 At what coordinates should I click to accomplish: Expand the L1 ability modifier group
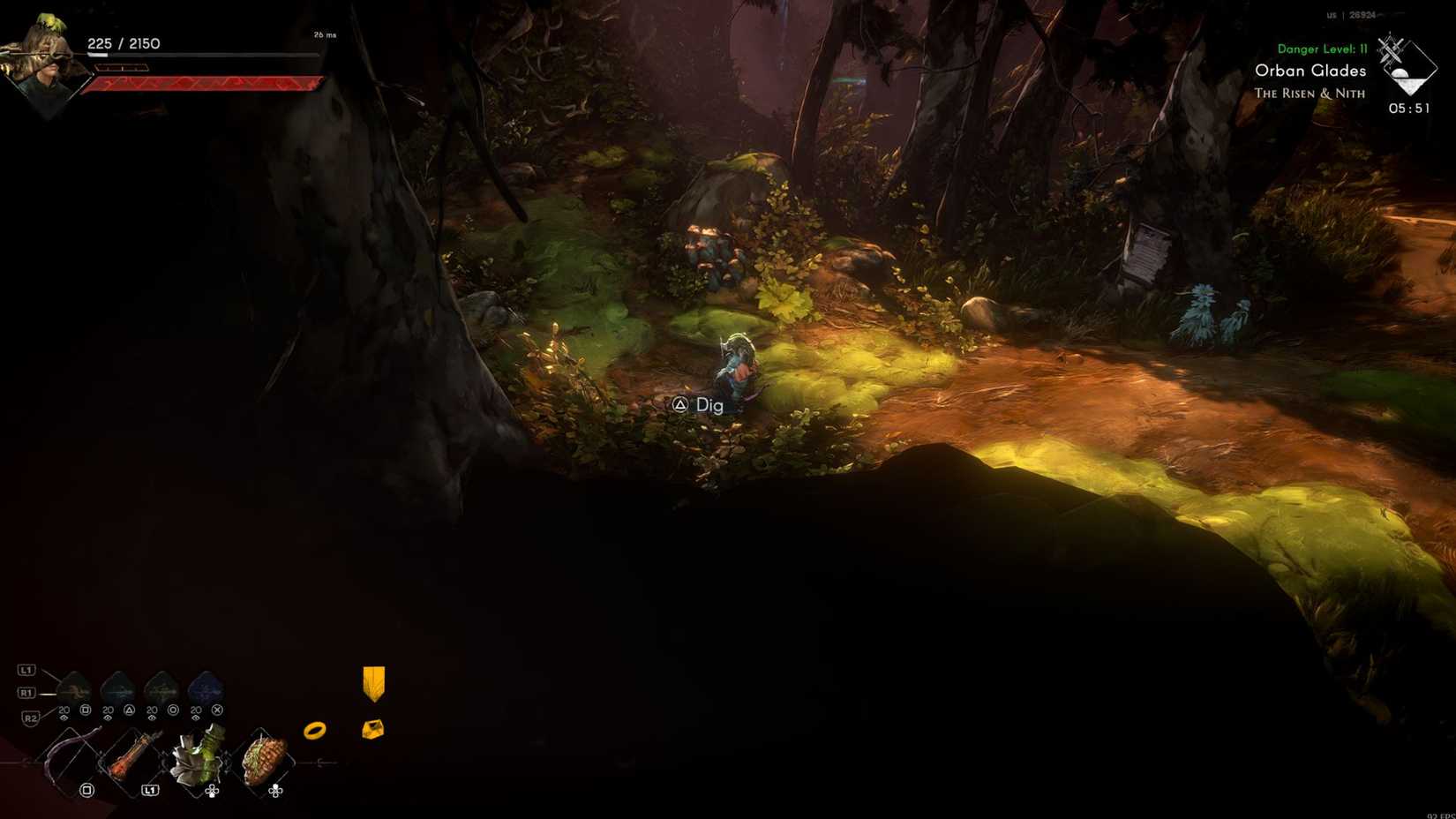pyautogui.click(x=26, y=671)
